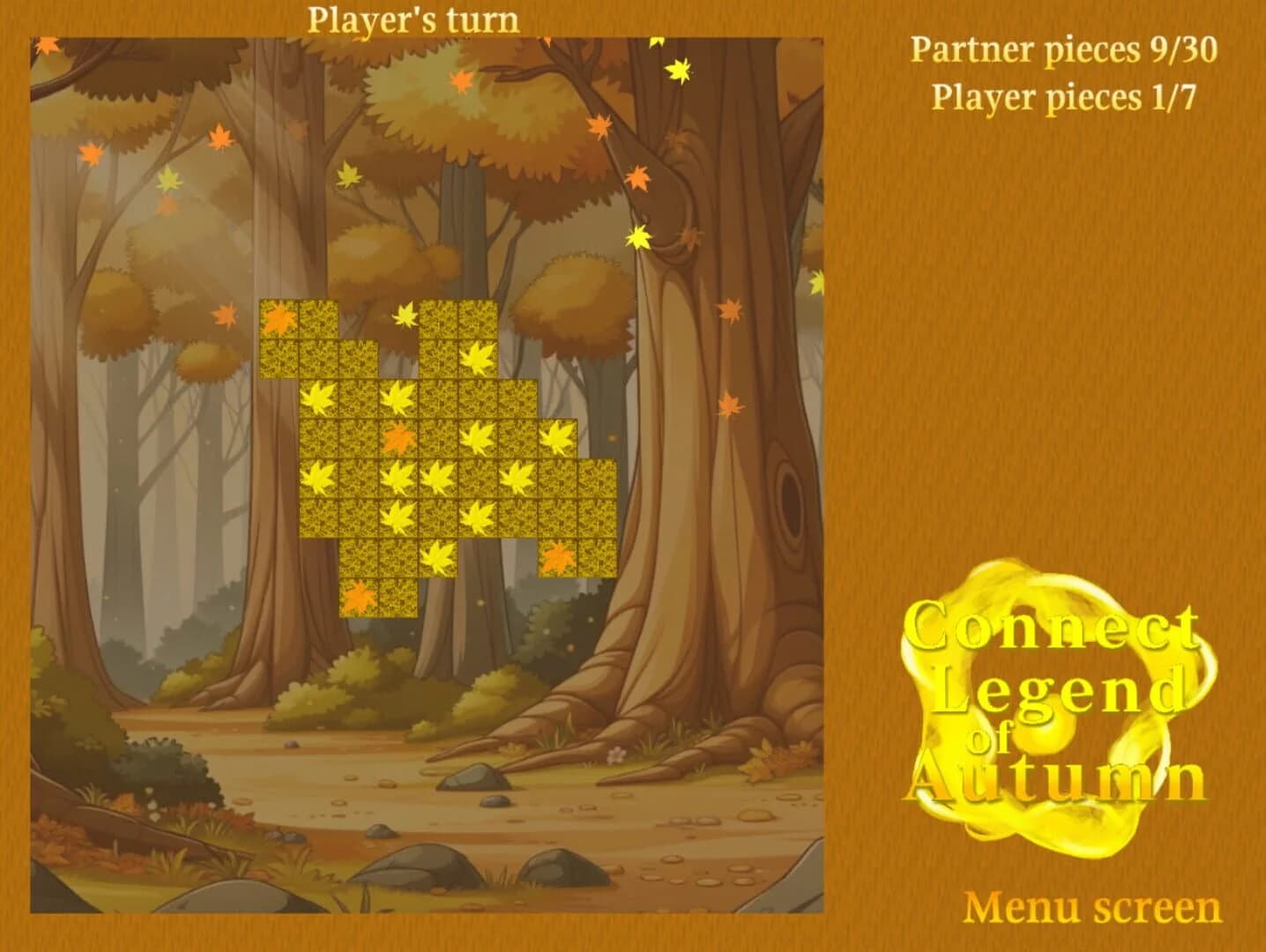Click the yellow leaf tile above the central orange leaf
This screenshot has height=952, width=1266.
[x=398, y=398]
